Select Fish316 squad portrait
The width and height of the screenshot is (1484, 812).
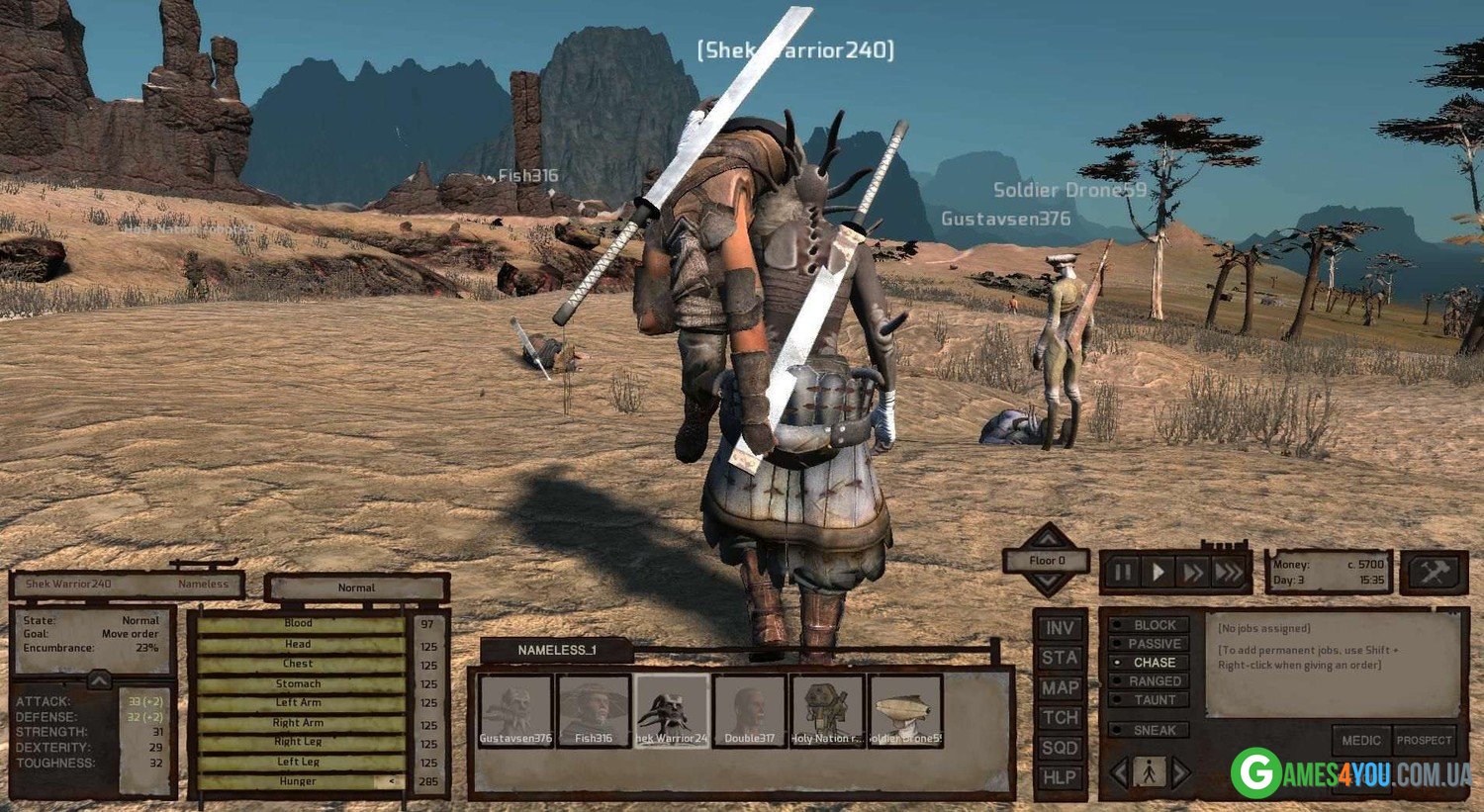coord(594,710)
